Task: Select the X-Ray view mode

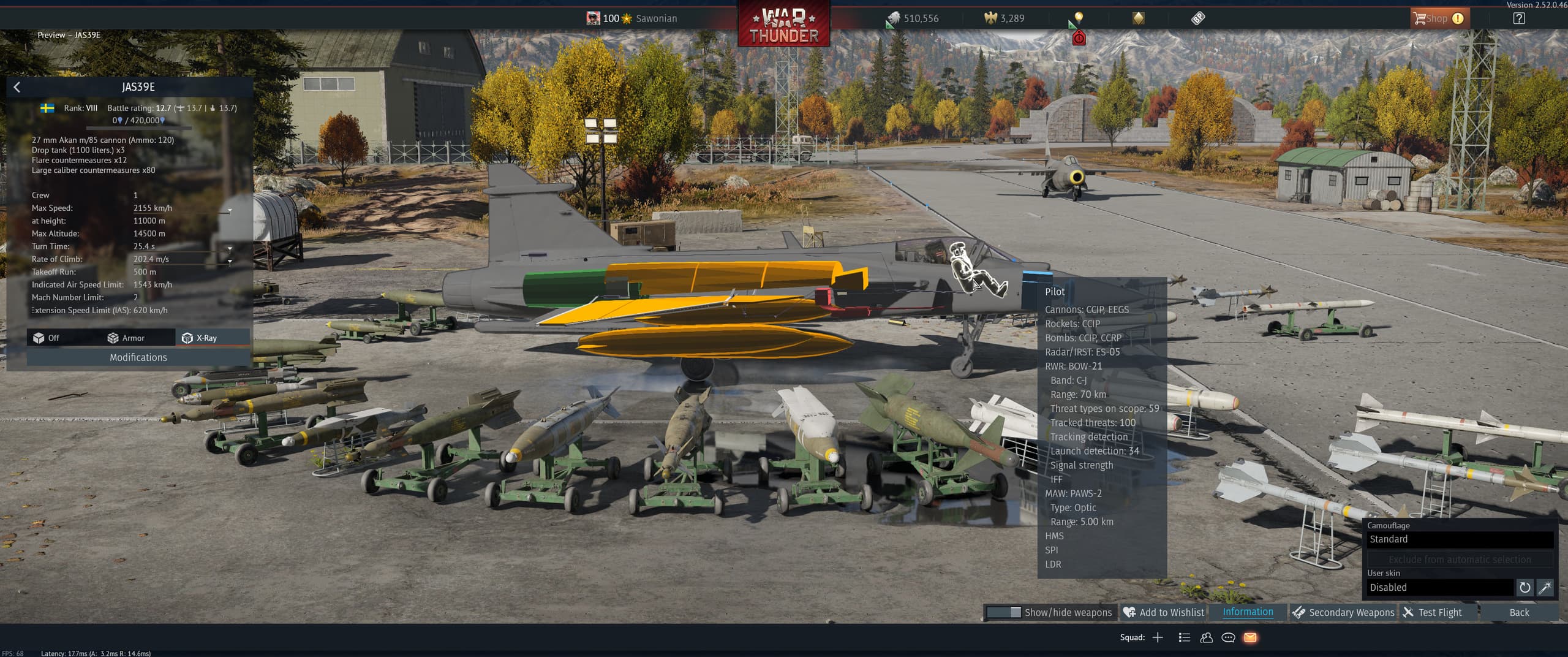Action: coord(200,338)
